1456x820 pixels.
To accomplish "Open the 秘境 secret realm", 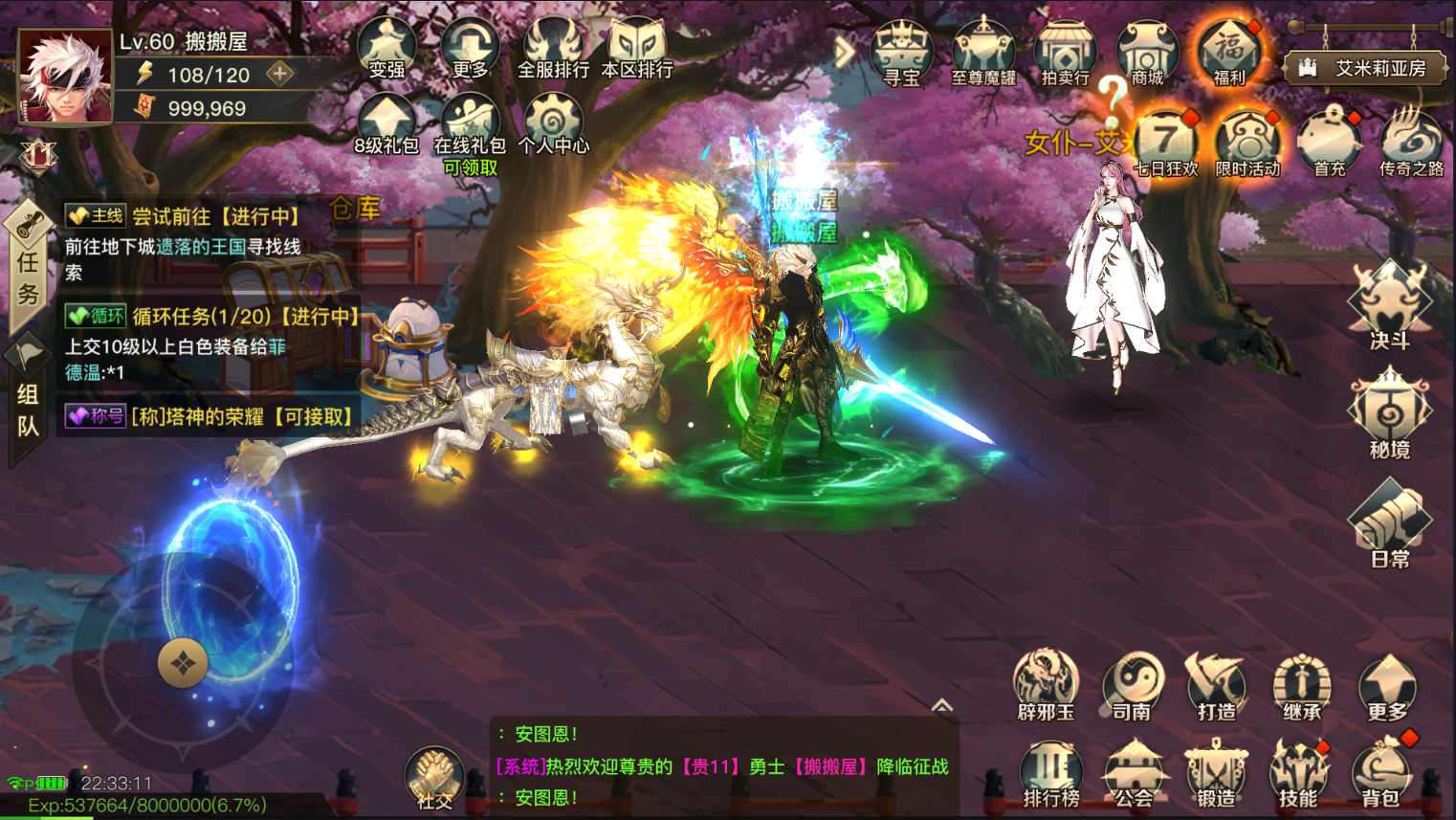I will [1389, 416].
